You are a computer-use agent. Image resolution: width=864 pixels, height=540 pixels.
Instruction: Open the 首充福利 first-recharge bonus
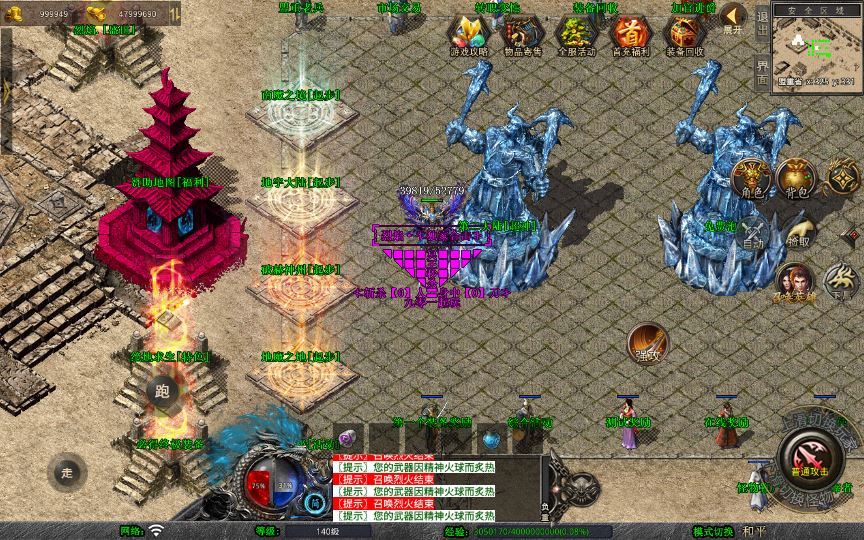point(630,34)
